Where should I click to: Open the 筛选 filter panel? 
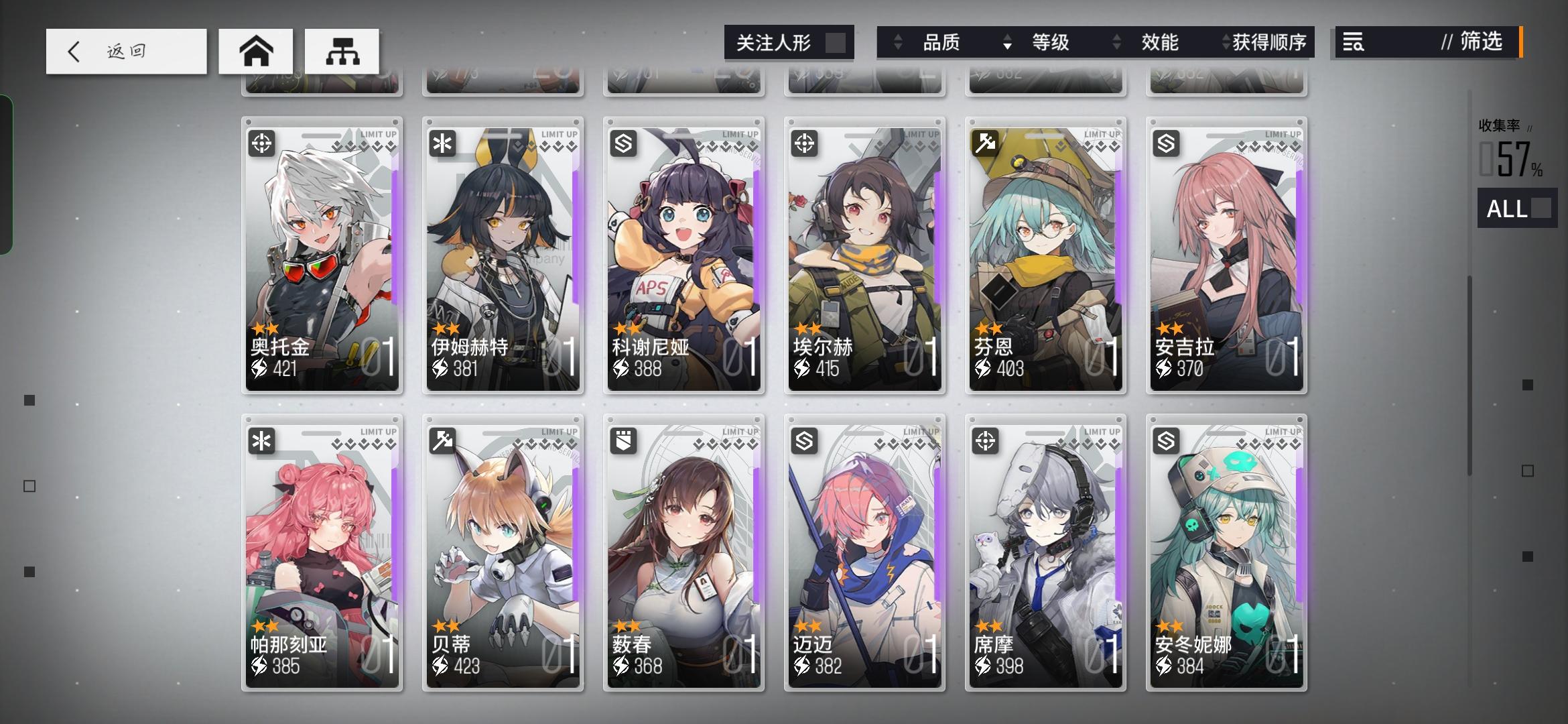1482,42
